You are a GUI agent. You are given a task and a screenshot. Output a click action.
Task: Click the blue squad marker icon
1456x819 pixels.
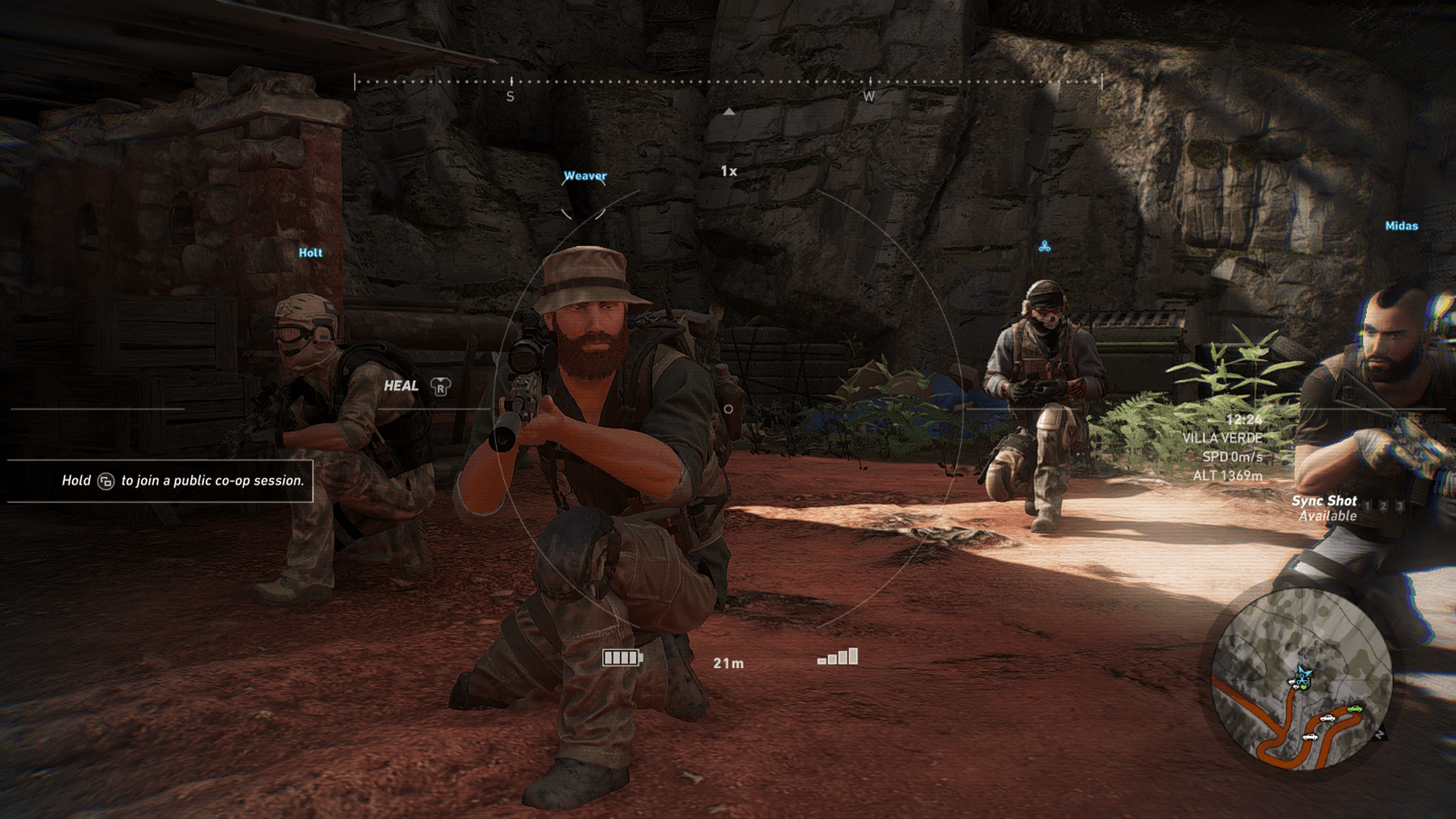click(1044, 246)
